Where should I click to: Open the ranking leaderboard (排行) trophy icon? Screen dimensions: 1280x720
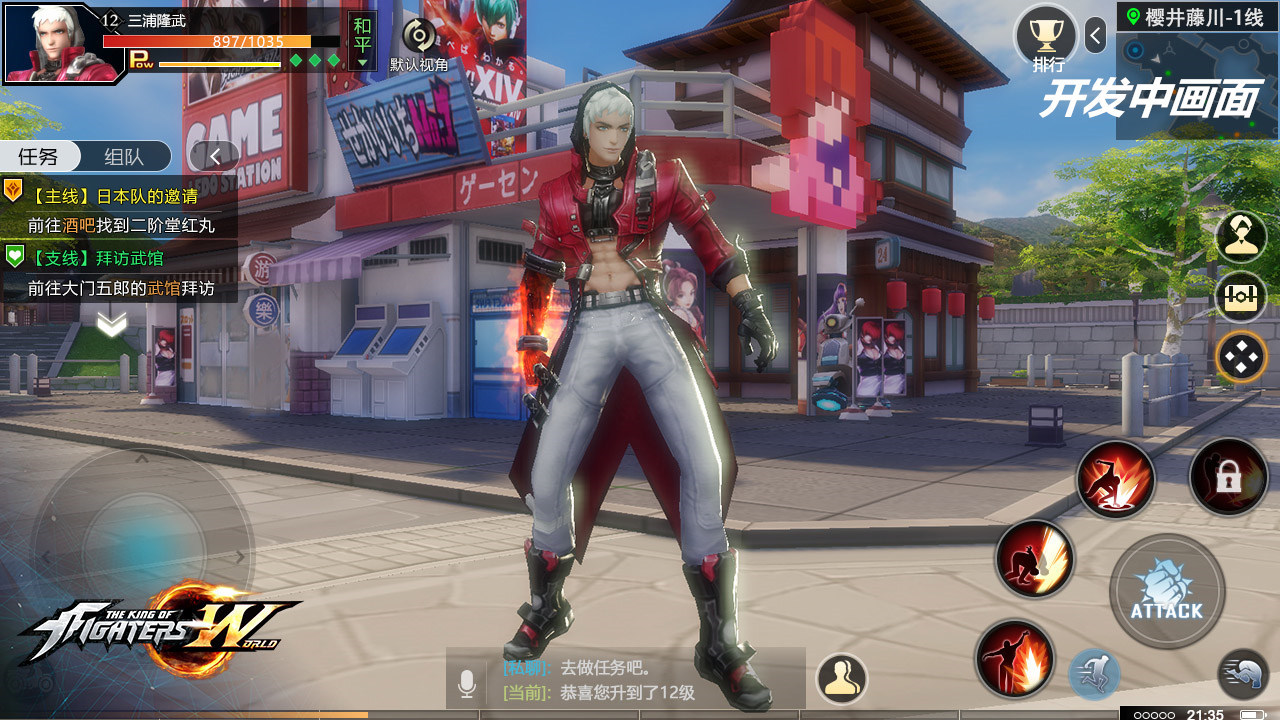(1047, 35)
